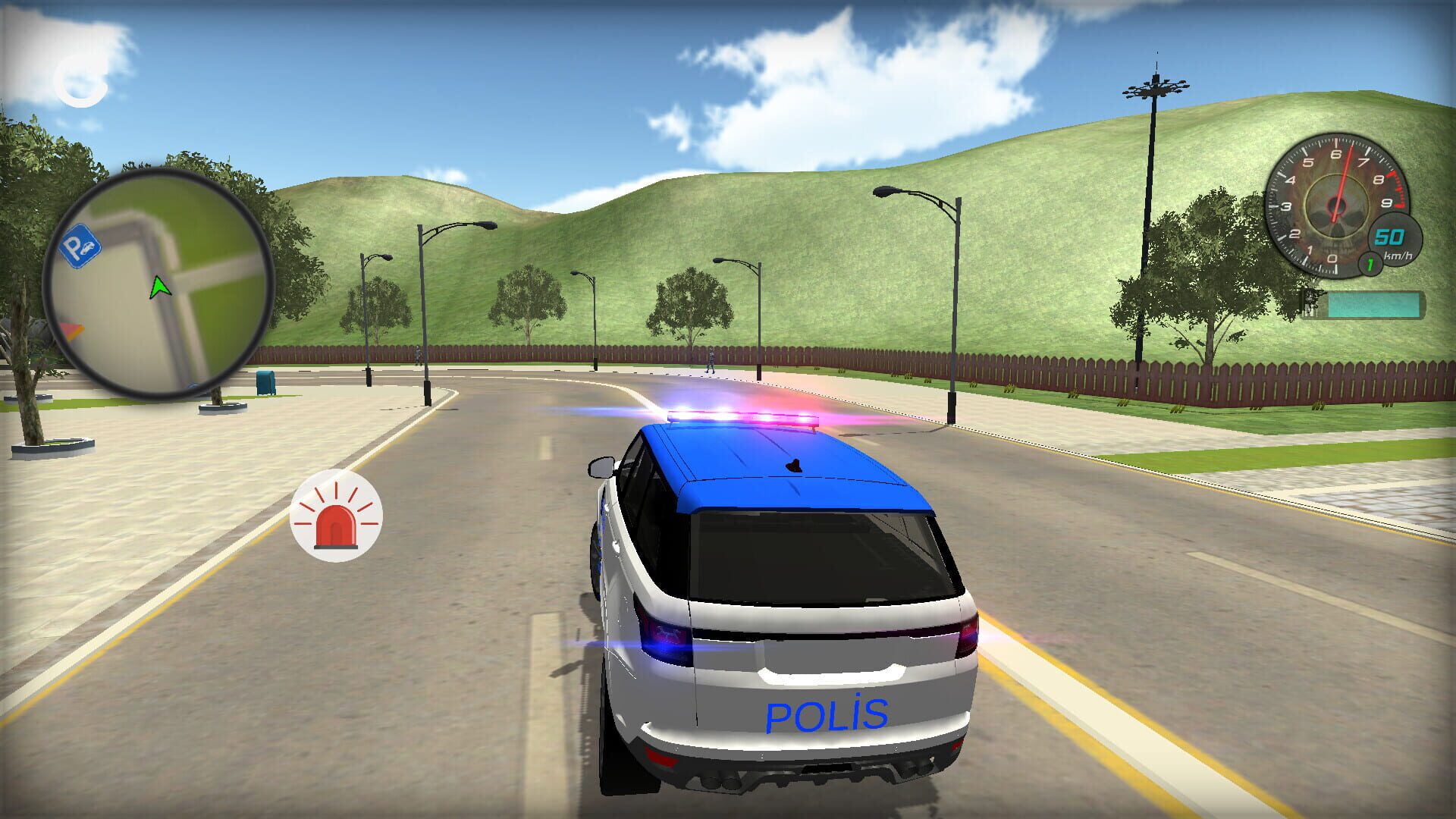Activate the red siren button
Viewport: 1456px width, 819px height.
(336, 514)
